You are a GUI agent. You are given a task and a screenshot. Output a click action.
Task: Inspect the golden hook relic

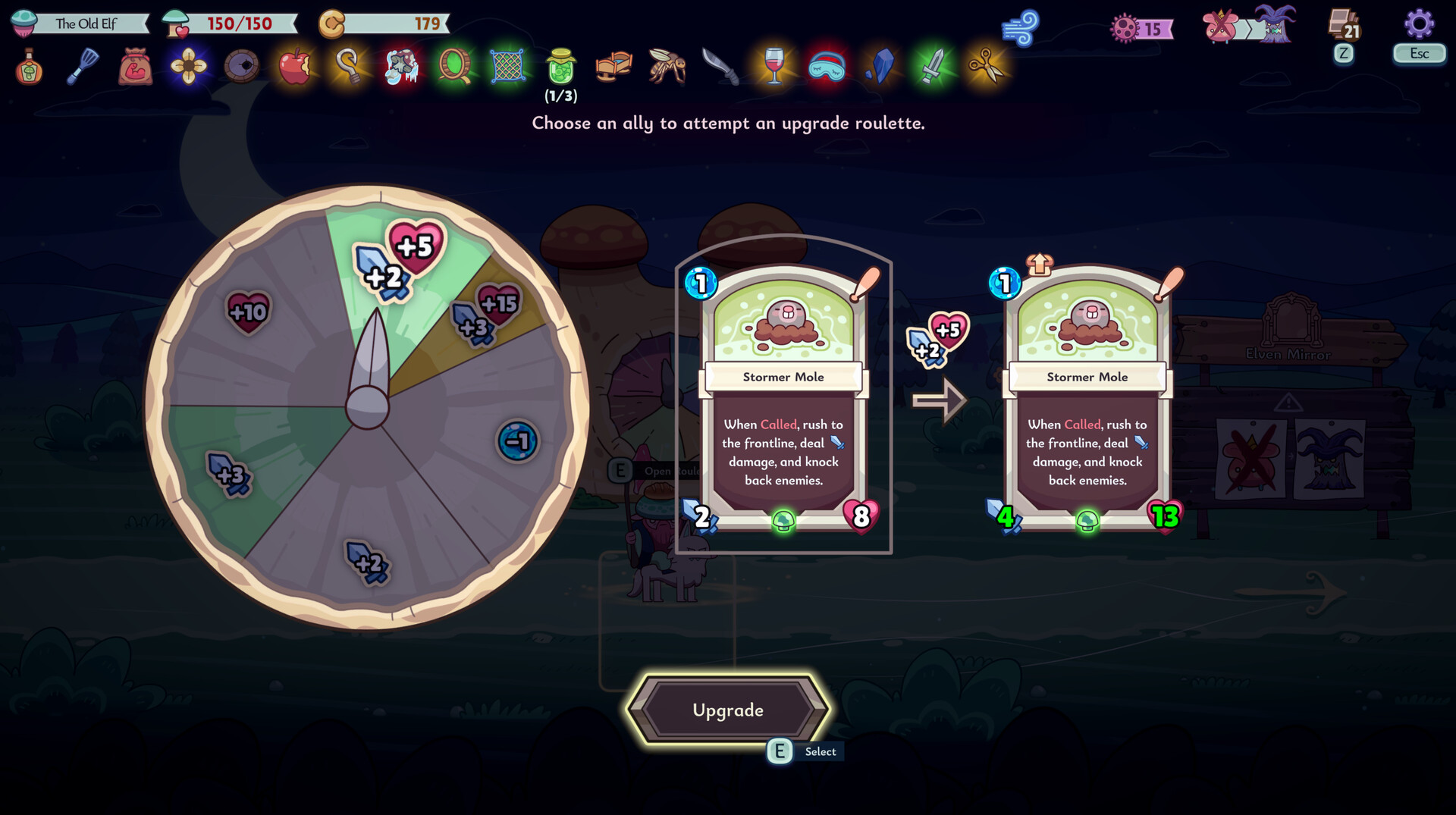click(x=349, y=67)
